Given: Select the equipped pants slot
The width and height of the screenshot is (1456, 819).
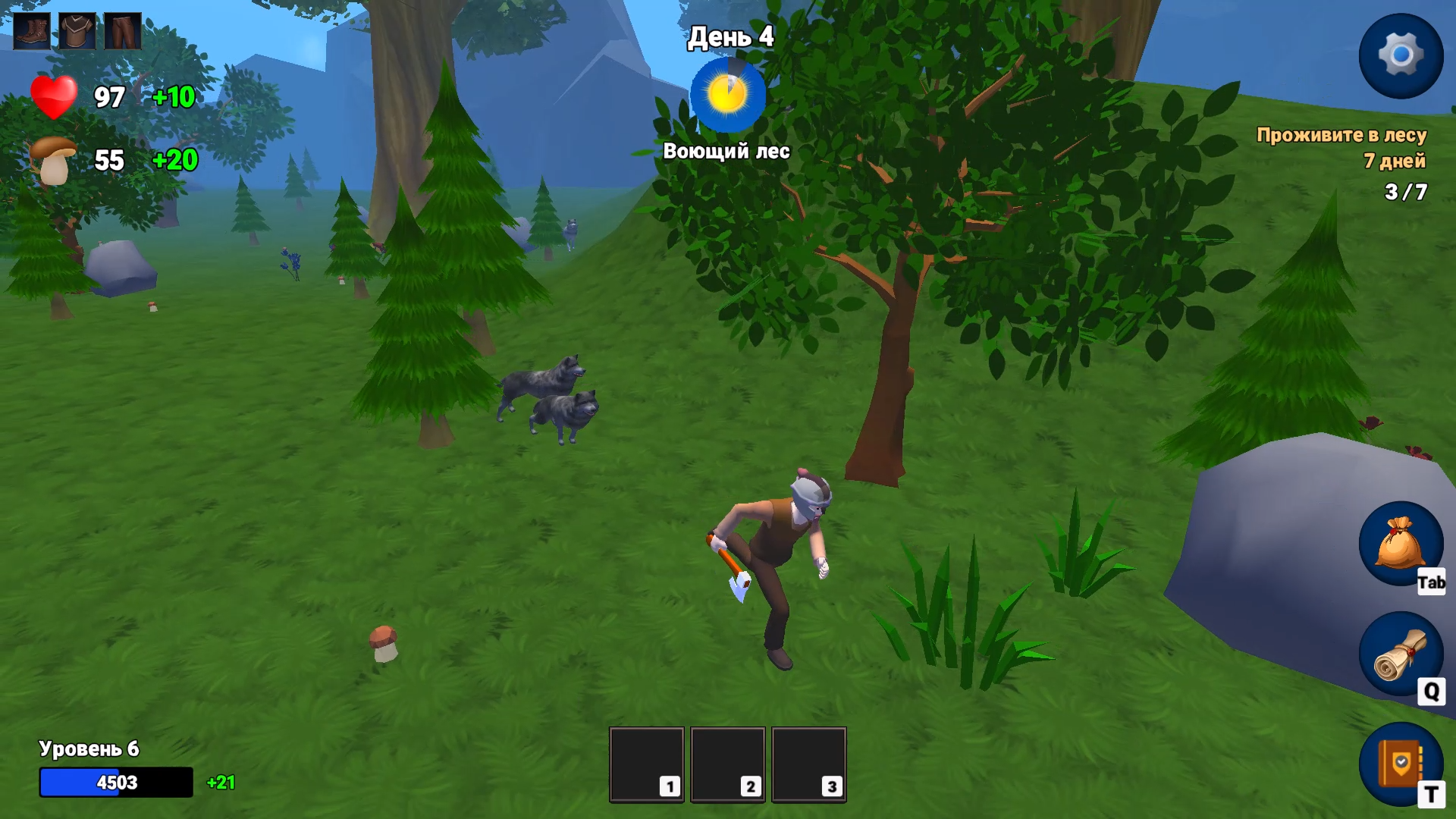Looking at the screenshot, I should click(122, 32).
